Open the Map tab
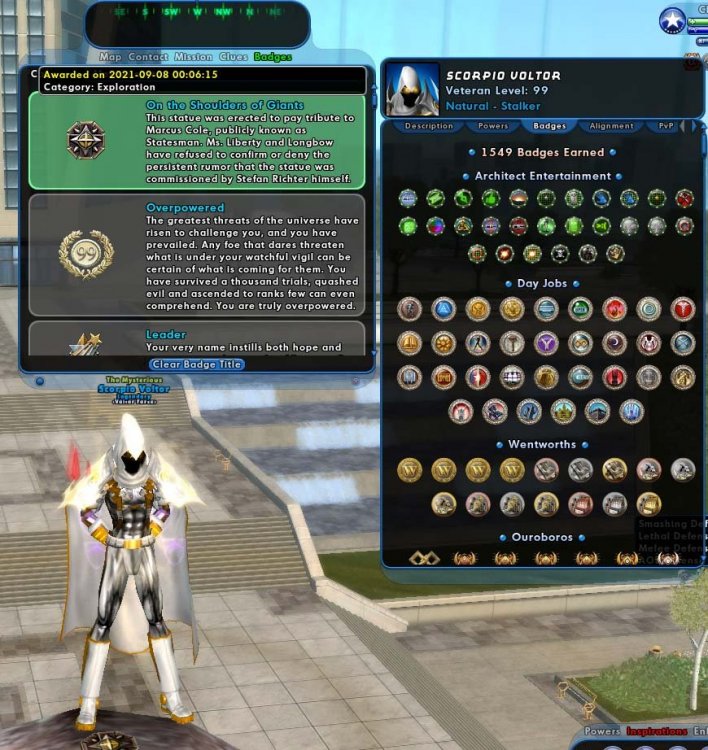This screenshot has width=708, height=750. (x=110, y=57)
